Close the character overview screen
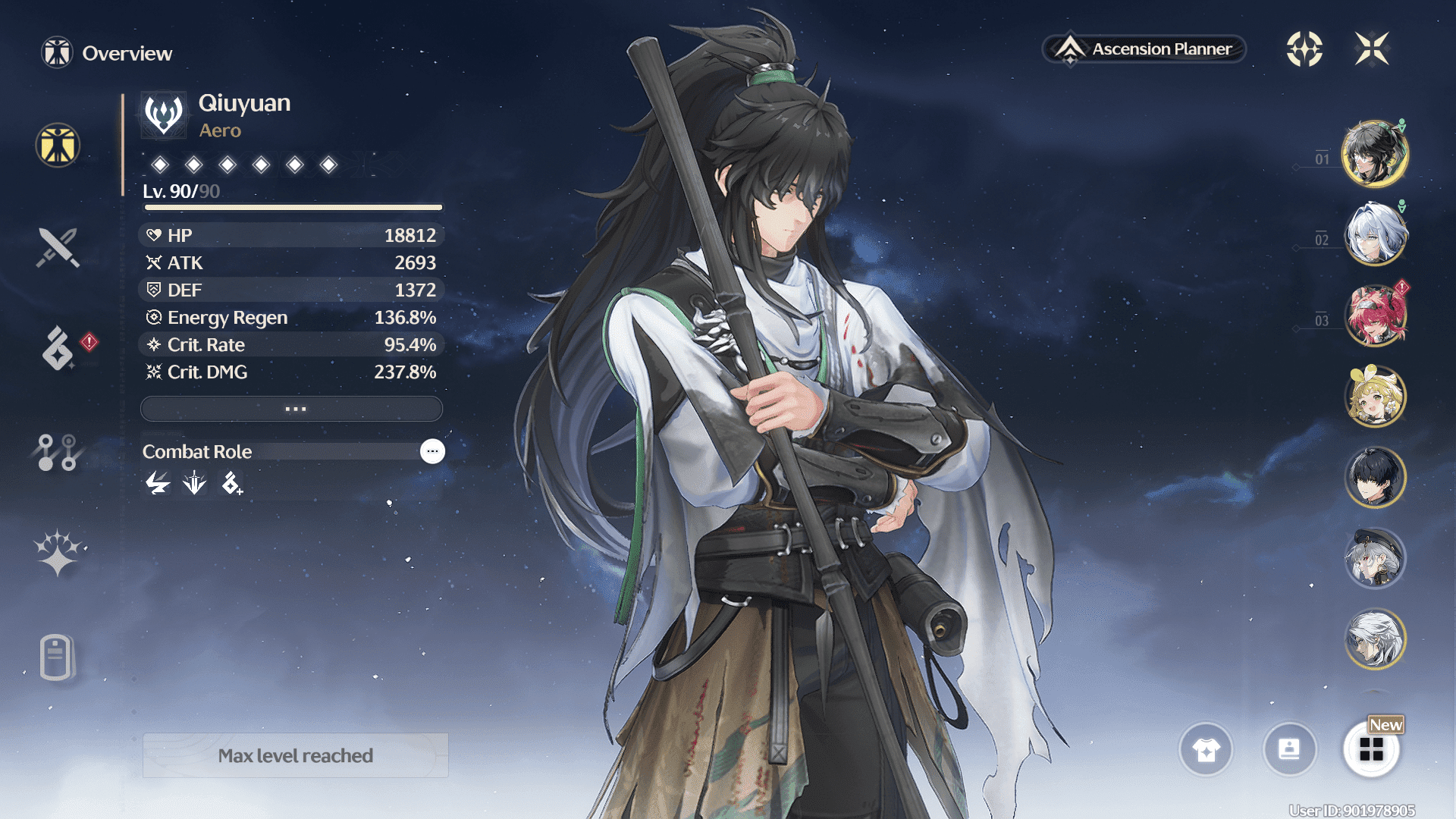The height and width of the screenshot is (819, 1456). tap(1372, 49)
